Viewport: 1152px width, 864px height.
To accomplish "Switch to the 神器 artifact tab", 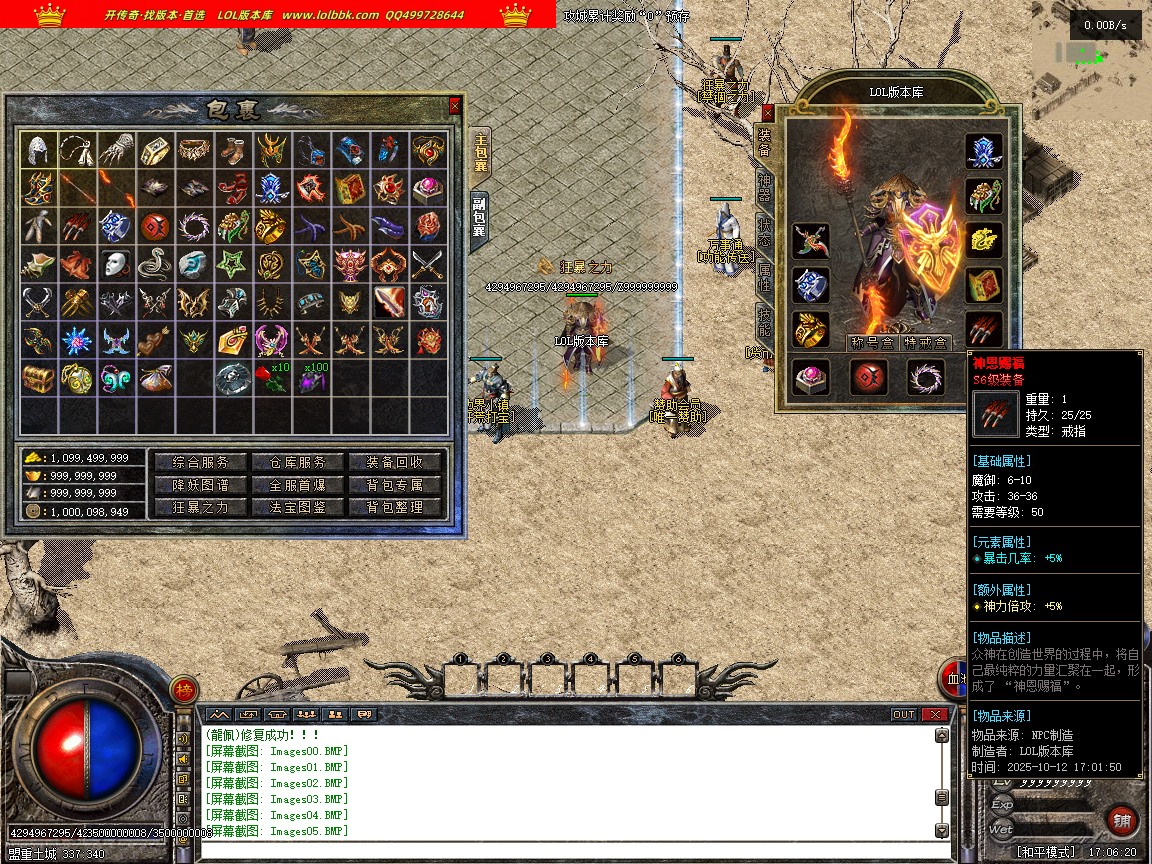I will 765,183.
